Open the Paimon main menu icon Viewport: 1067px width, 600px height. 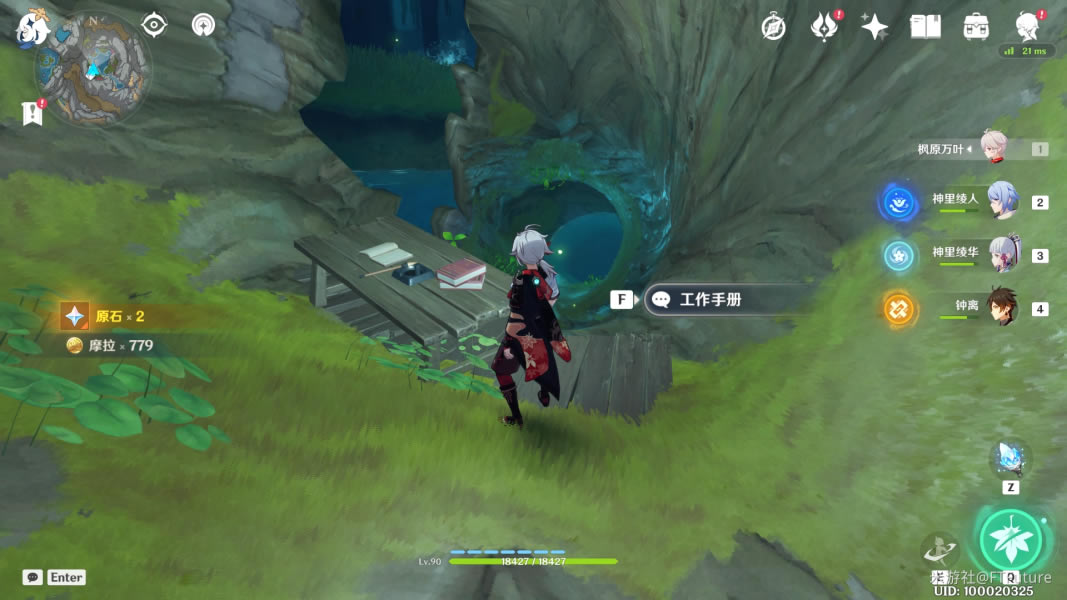click(x=33, y=27)
